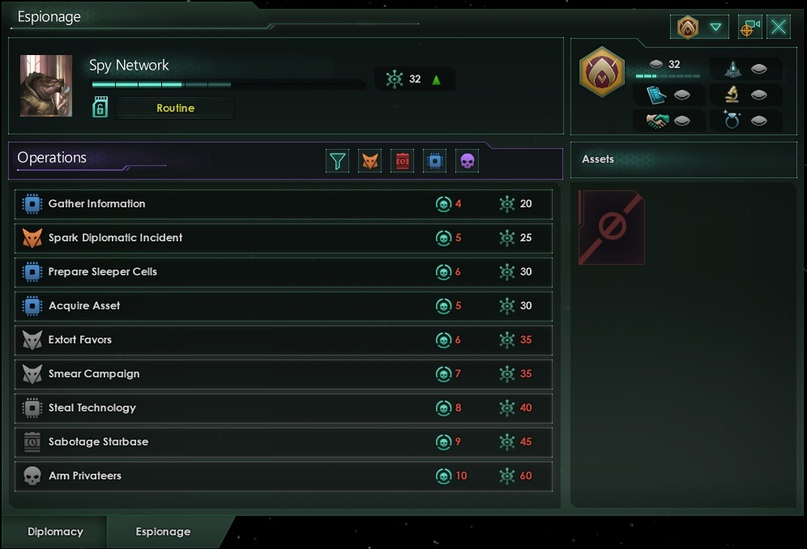Click the envoy leader portrait
The height and width of the screenshot is (549, 807).
point(46,86)
